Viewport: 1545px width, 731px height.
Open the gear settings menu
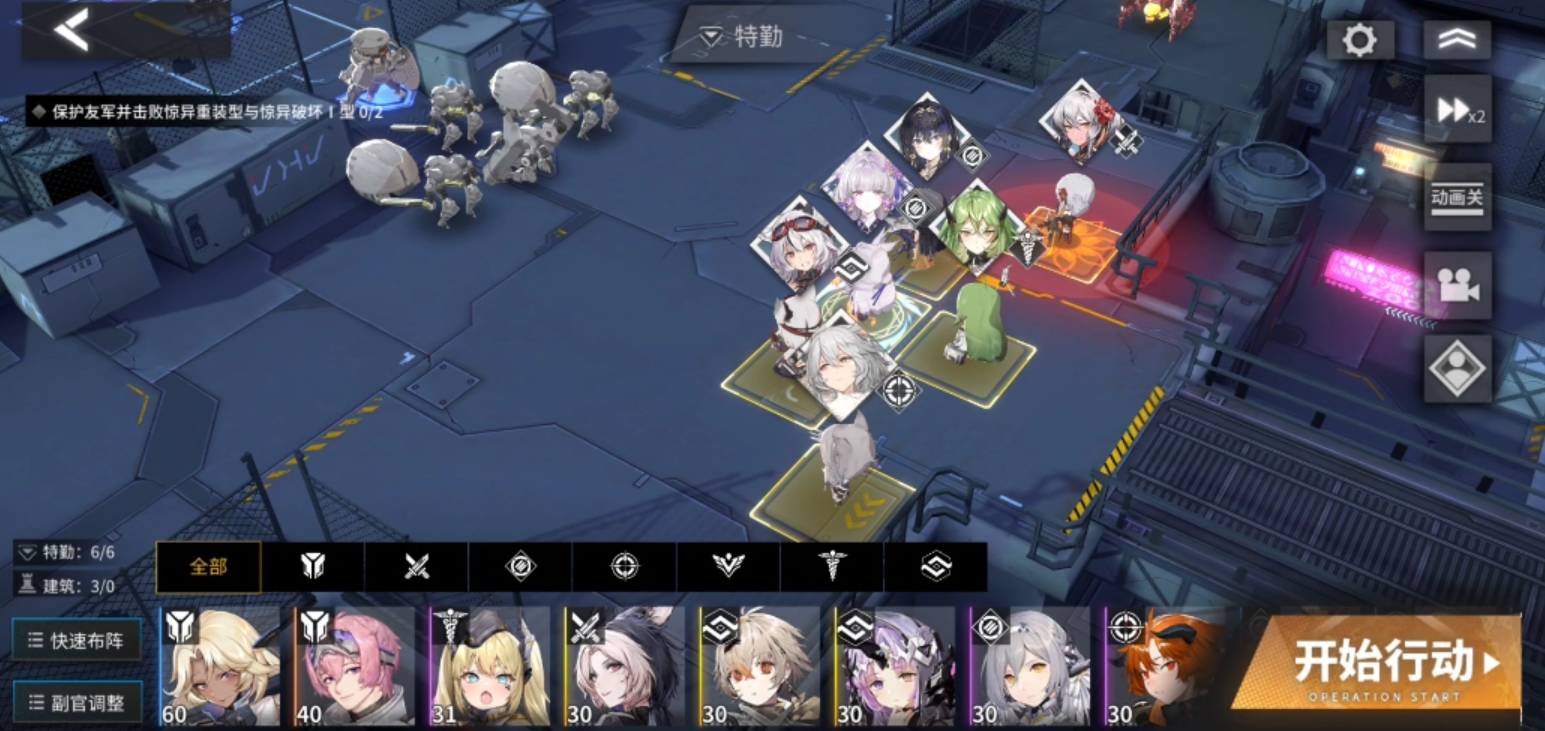[1359, 40]
